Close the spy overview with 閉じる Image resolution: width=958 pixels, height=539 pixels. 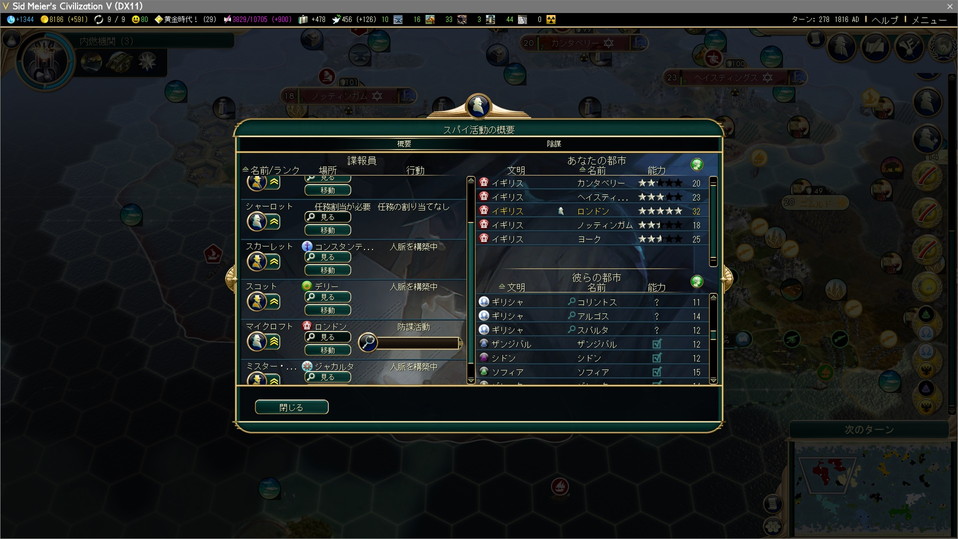[291, 407]
